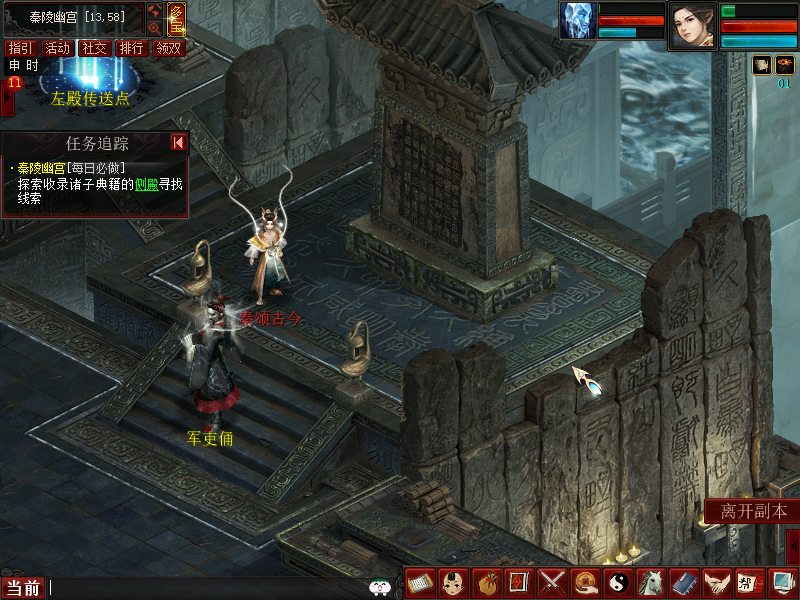Click the yin-yang icon in toolbar
Screen dimensions: 800x600
pyautogui.click(x=617, y=582)
